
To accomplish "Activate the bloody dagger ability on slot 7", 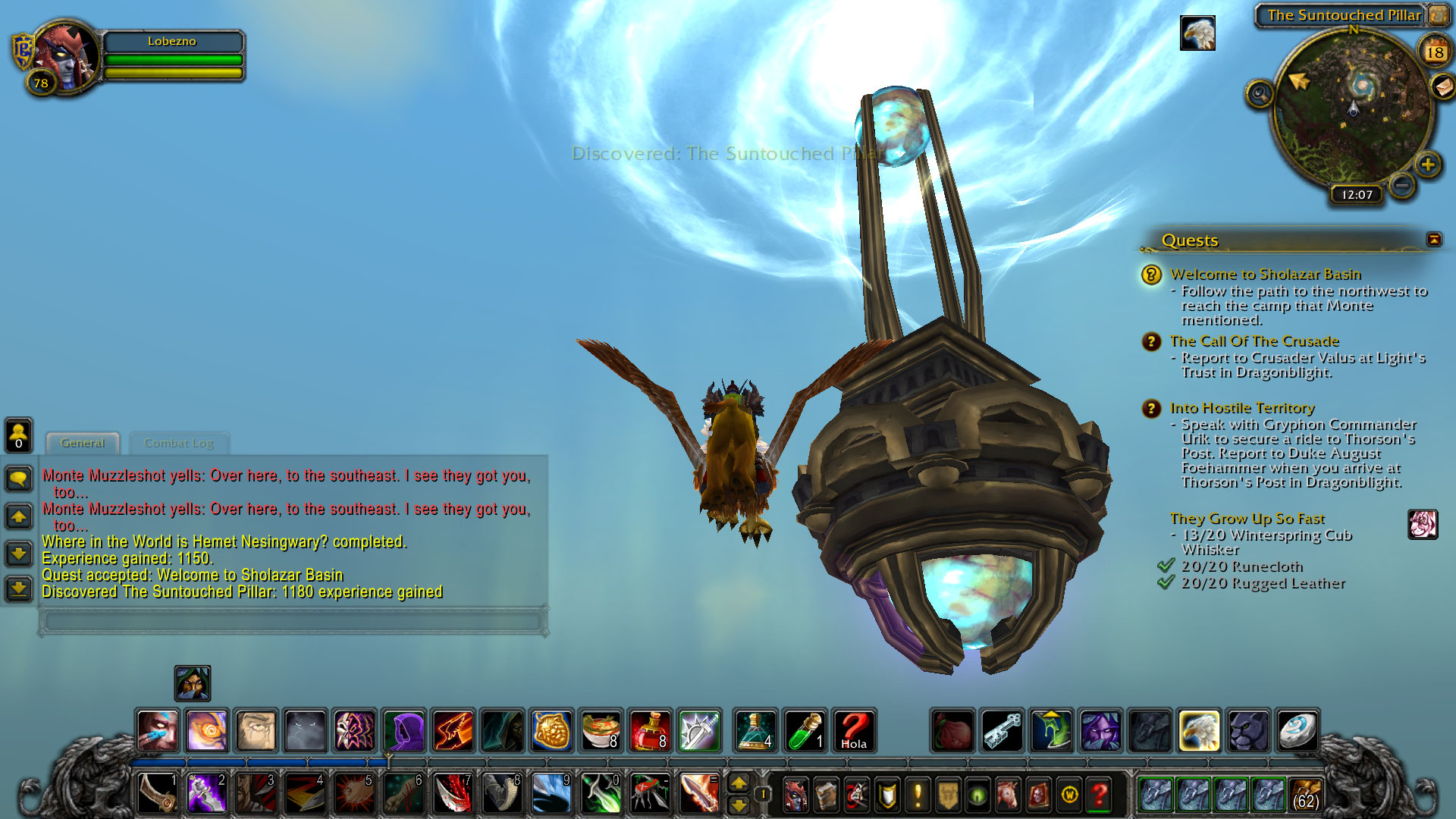I will coord(453,793).
